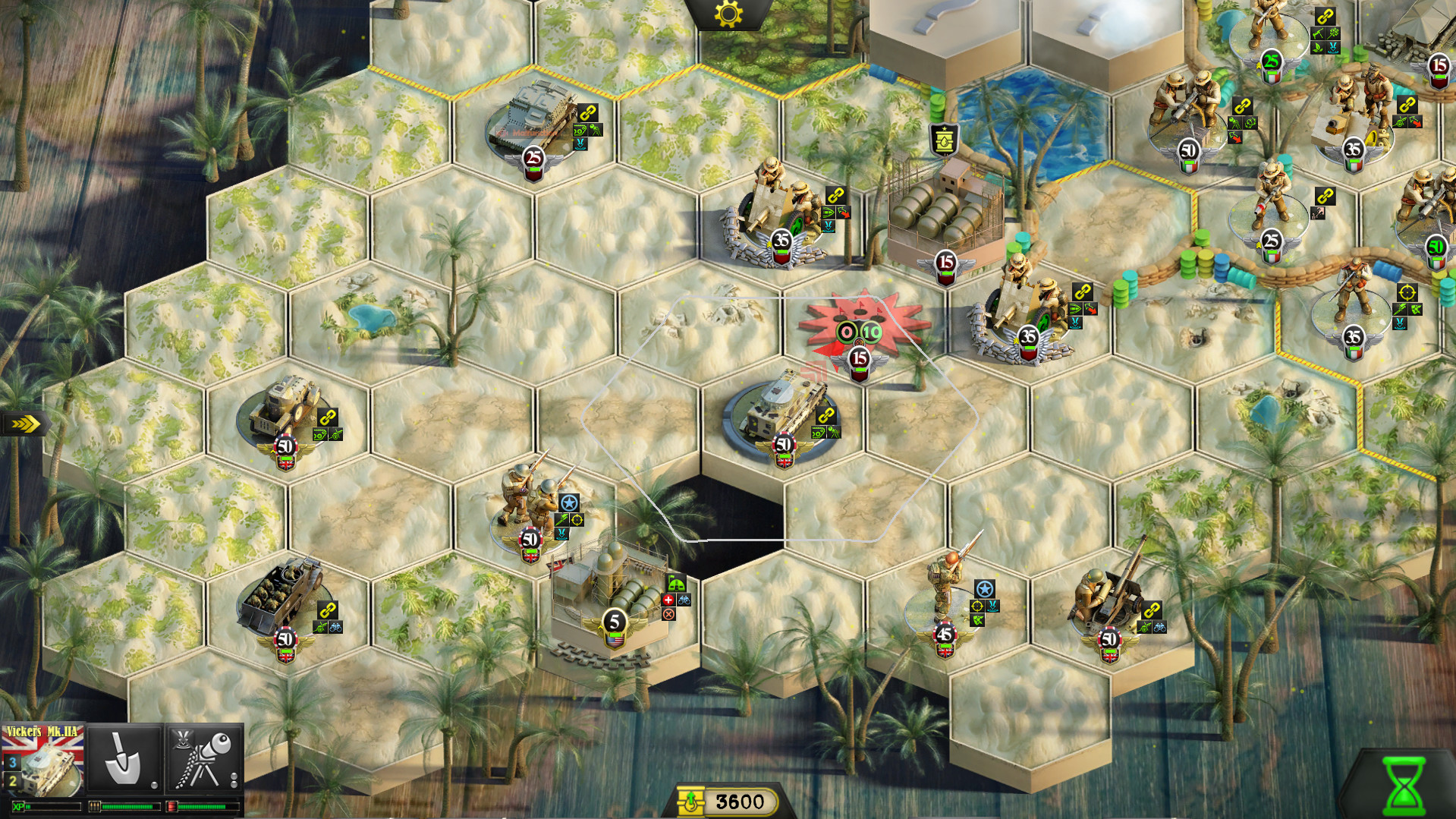Toggle the chain link on the armored car

tap(328, 417)
